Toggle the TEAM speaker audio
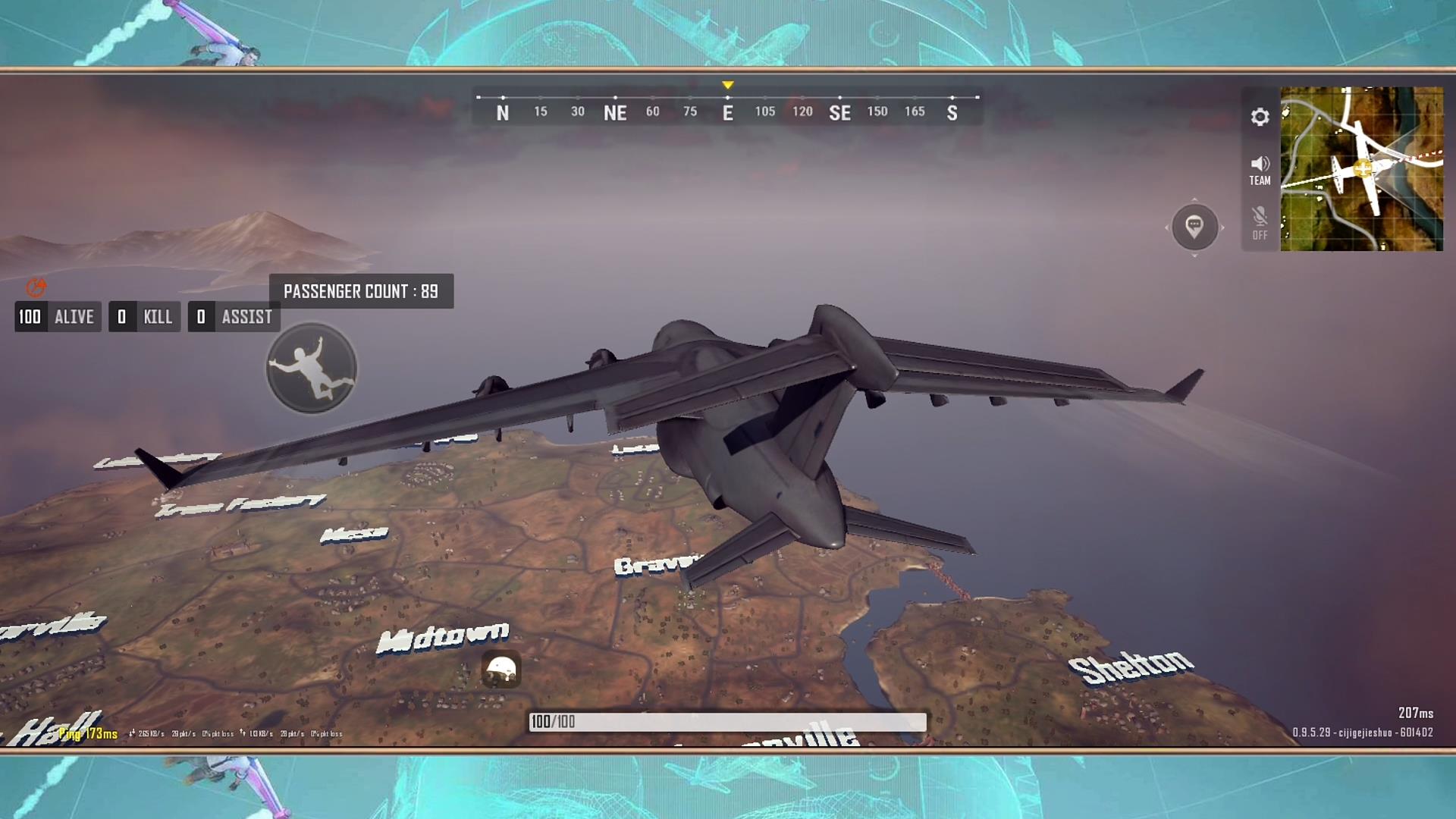The height and width of the screenshot is (819, 1456). tap(1260, 170)
